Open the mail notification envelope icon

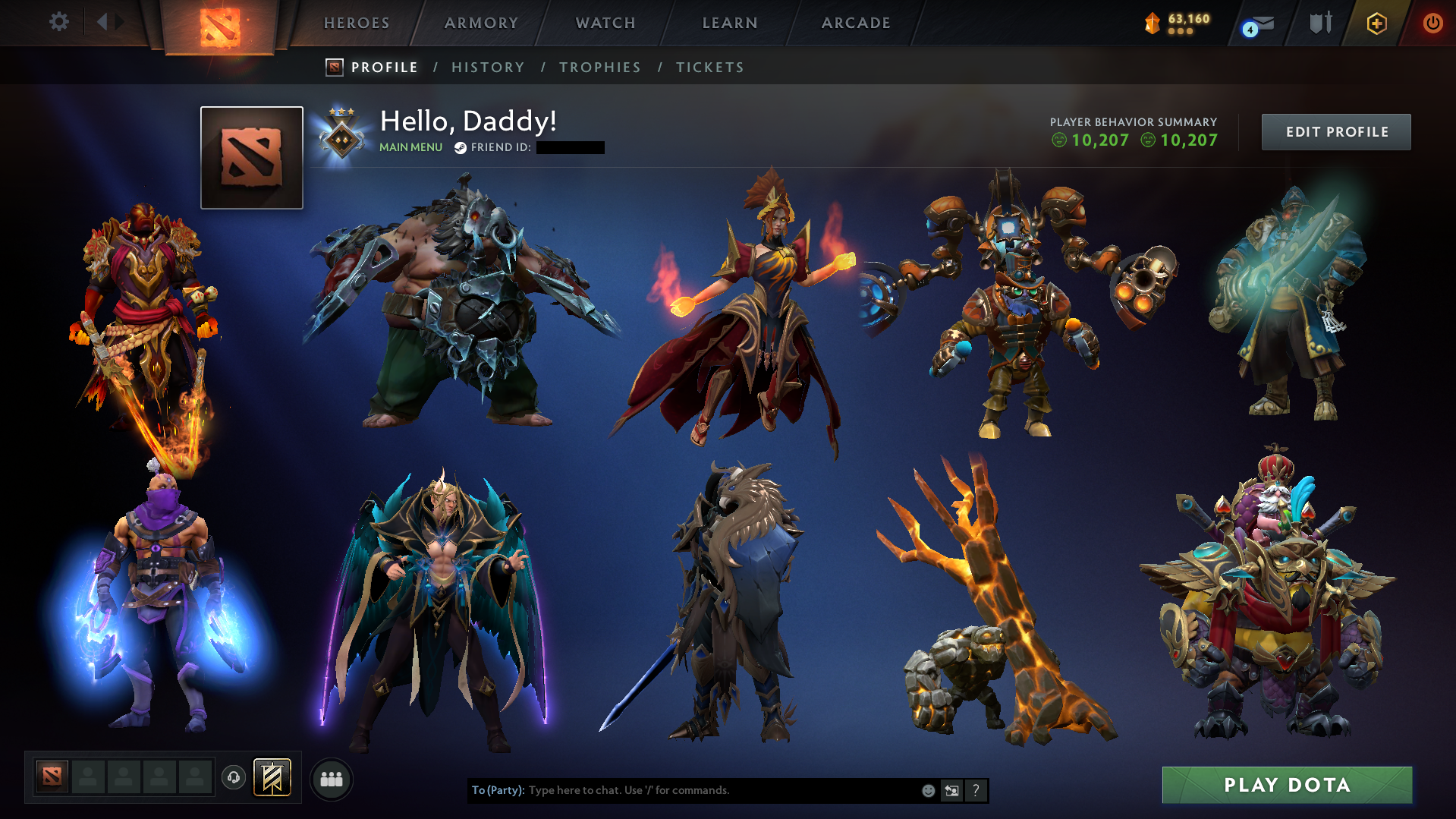[x=1259, y=24]
